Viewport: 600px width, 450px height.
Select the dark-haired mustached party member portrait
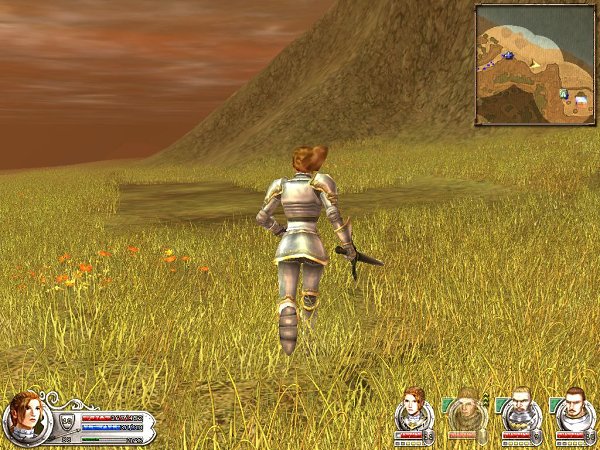point(573,410)
